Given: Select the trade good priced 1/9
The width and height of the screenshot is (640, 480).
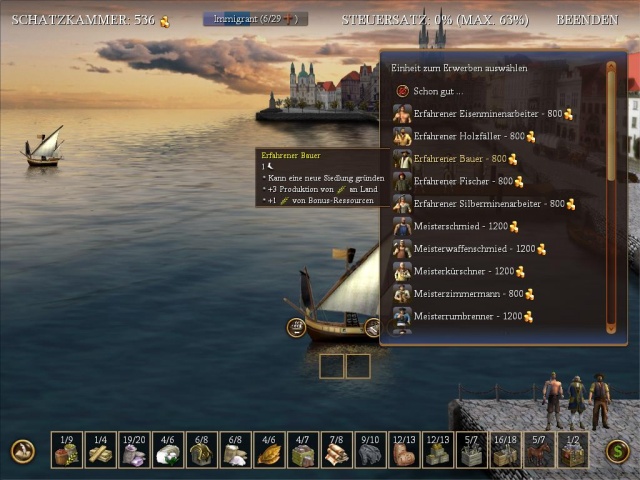Looking at the screenshot, I should pos(67,450).
